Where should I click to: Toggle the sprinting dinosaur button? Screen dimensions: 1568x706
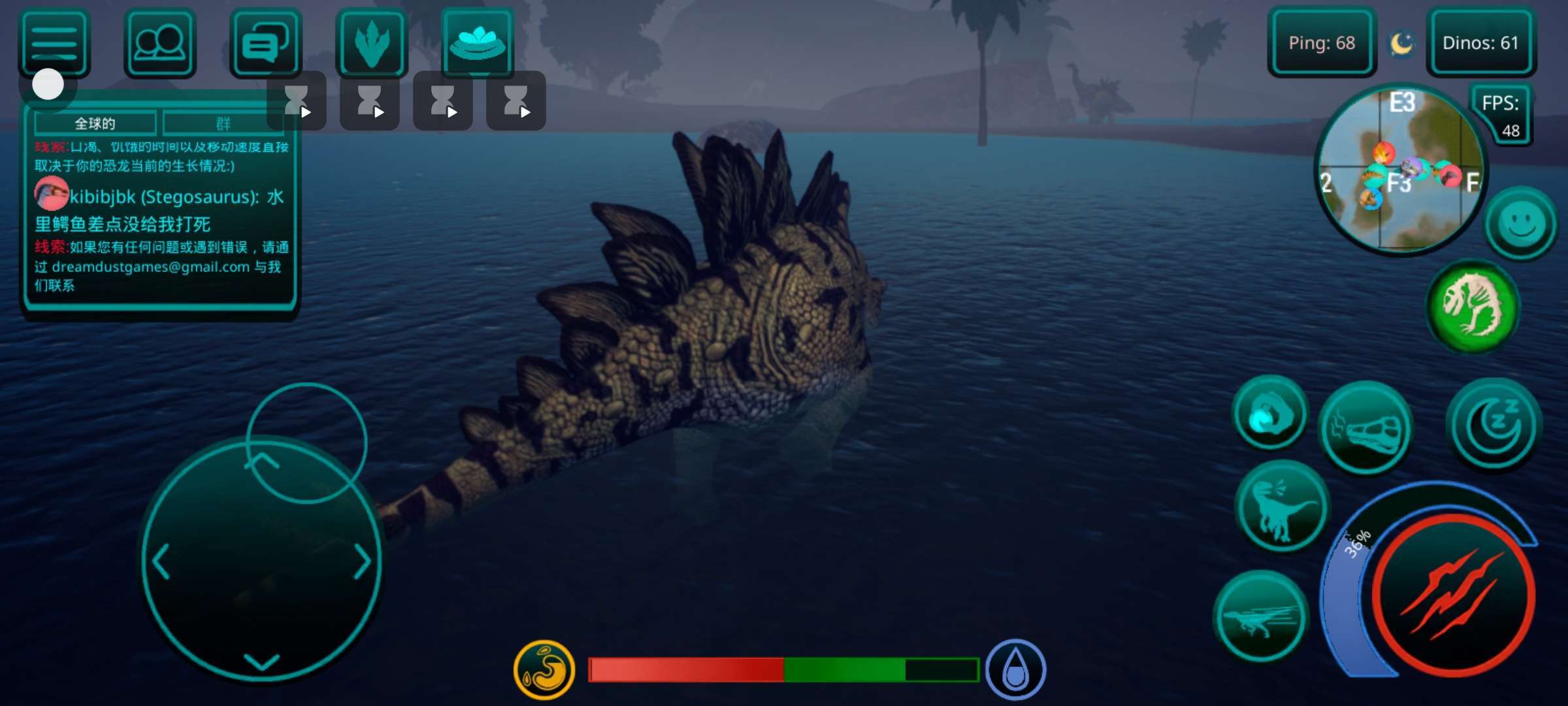tap(1261, 618)
